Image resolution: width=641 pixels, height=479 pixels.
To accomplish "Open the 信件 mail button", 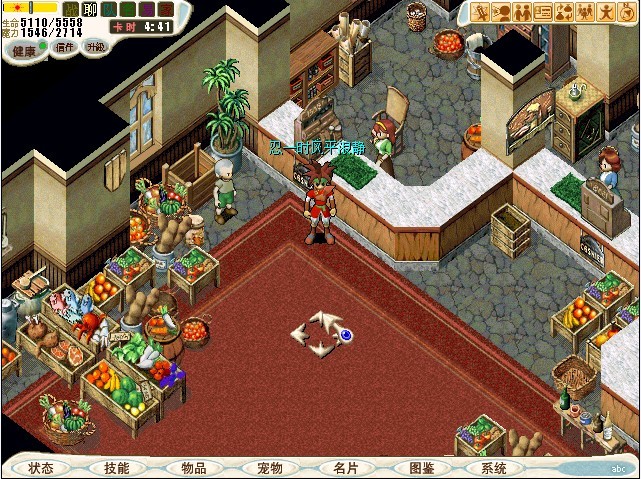I will point(64,47).
